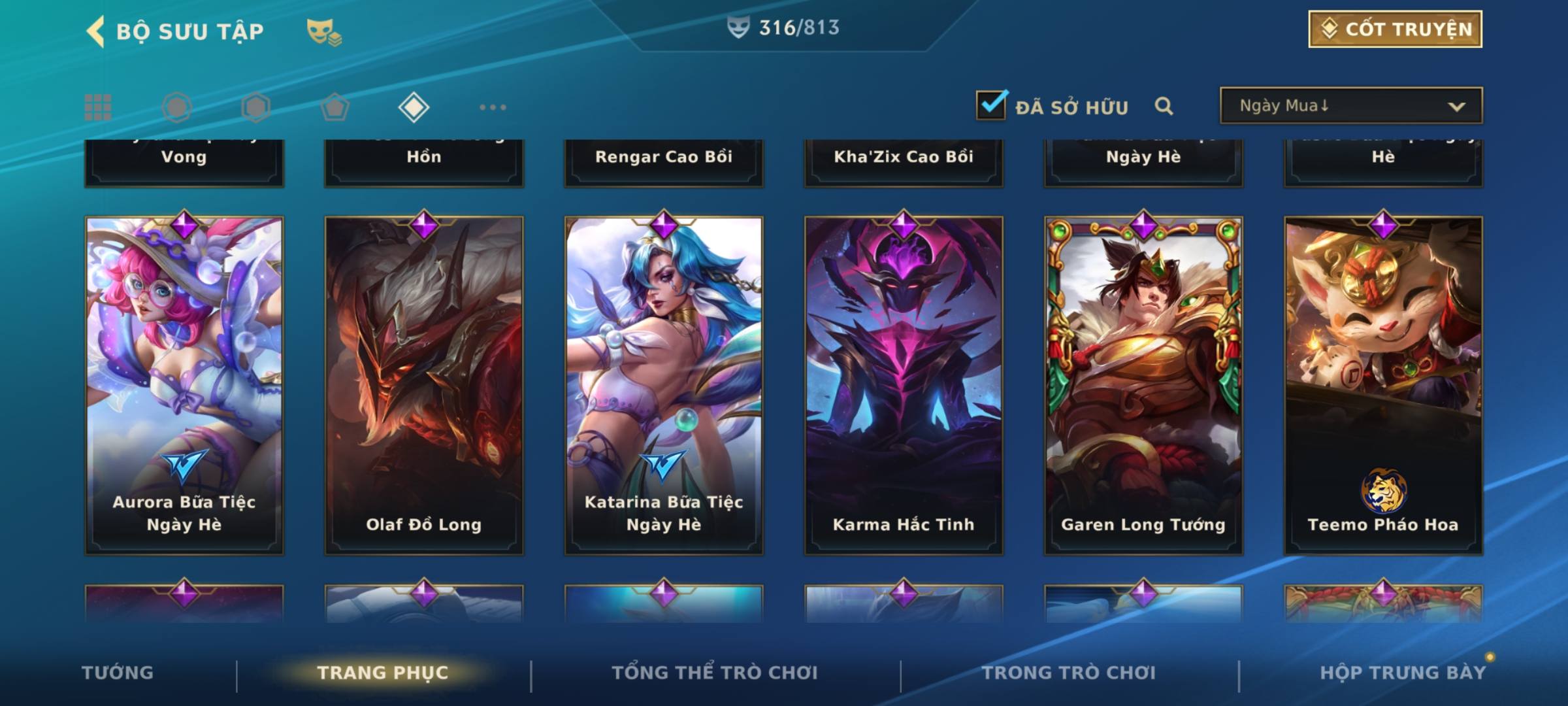Image resolution: width=1568 pixels, height=706 pixels.
Task: Switch to the Tướng tab
Action: click(x=118, y=673)
